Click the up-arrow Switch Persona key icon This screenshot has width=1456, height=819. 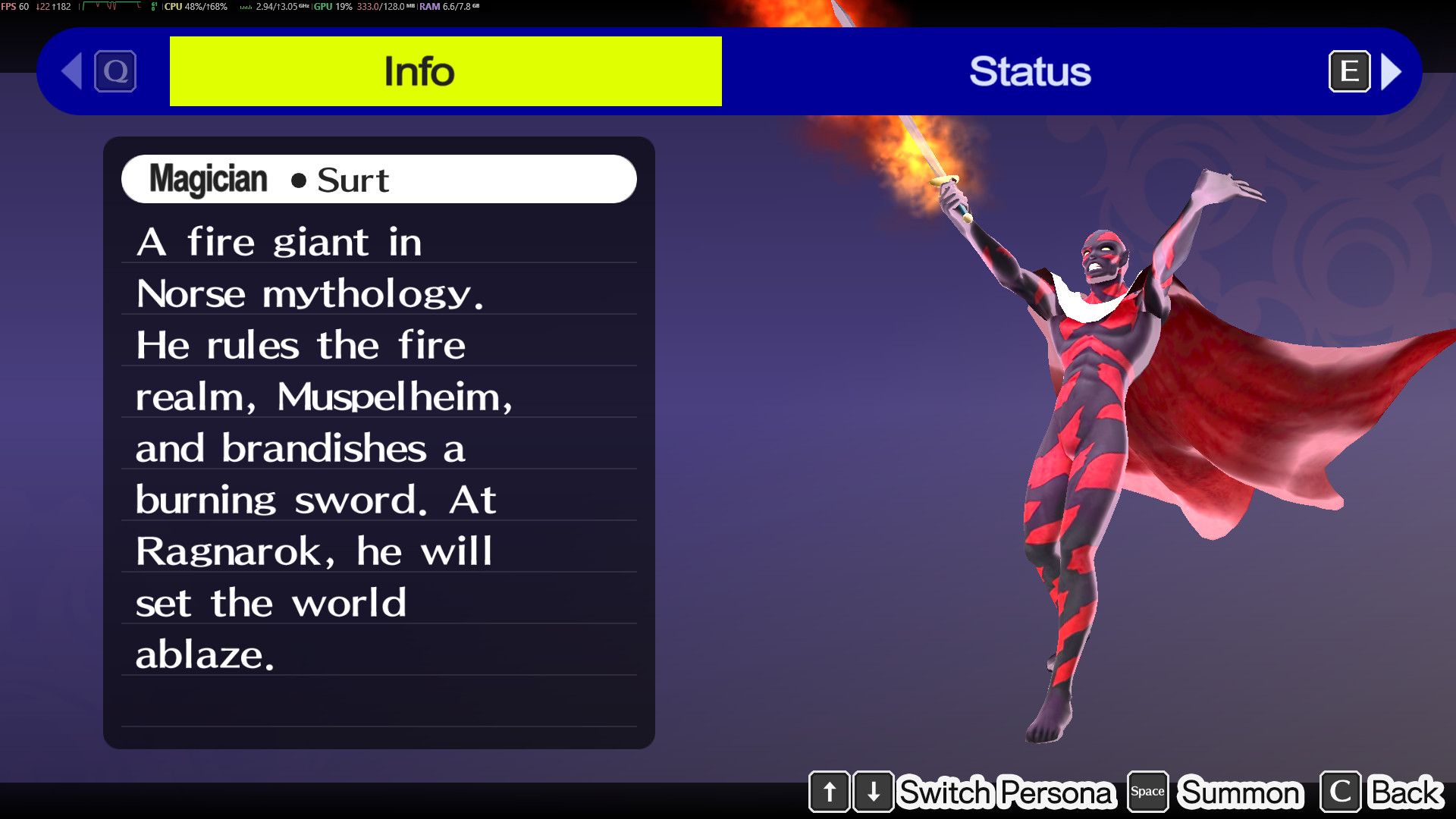click(x=829, y=792)
